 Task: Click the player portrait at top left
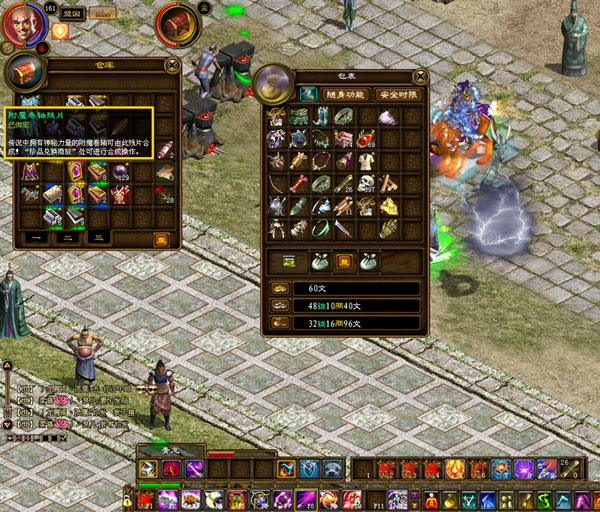[x=20, y=24]
